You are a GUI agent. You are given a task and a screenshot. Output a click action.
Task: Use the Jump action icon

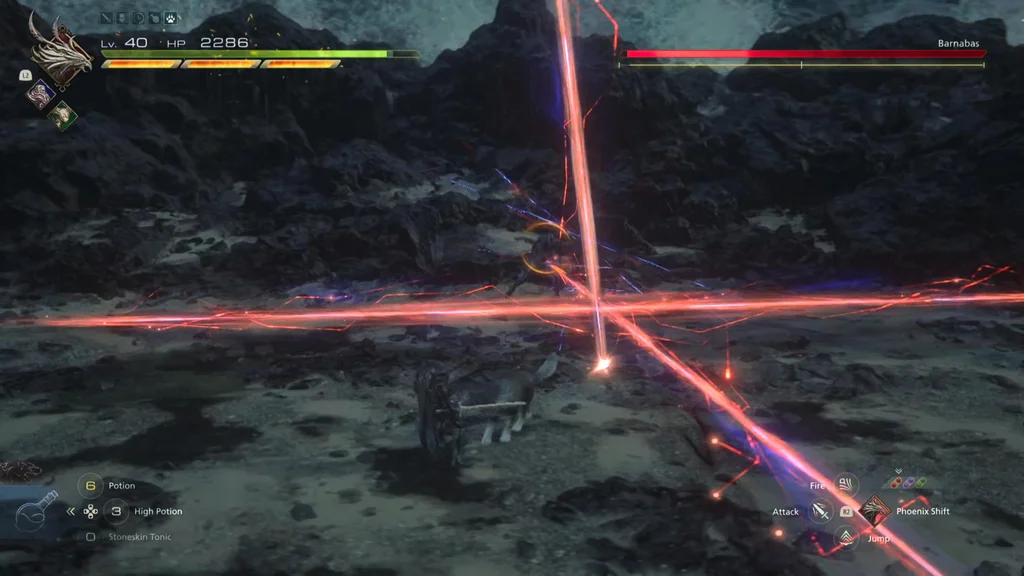pyautogui.click(x=846, y=539)
